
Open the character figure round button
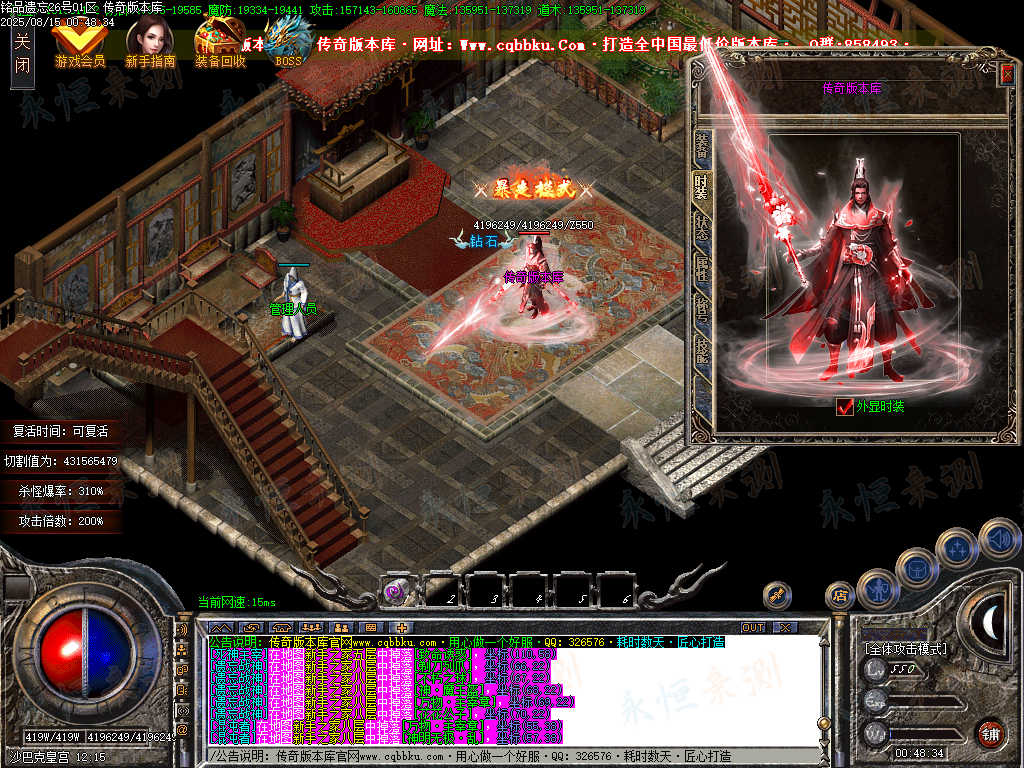click(876, 589)
